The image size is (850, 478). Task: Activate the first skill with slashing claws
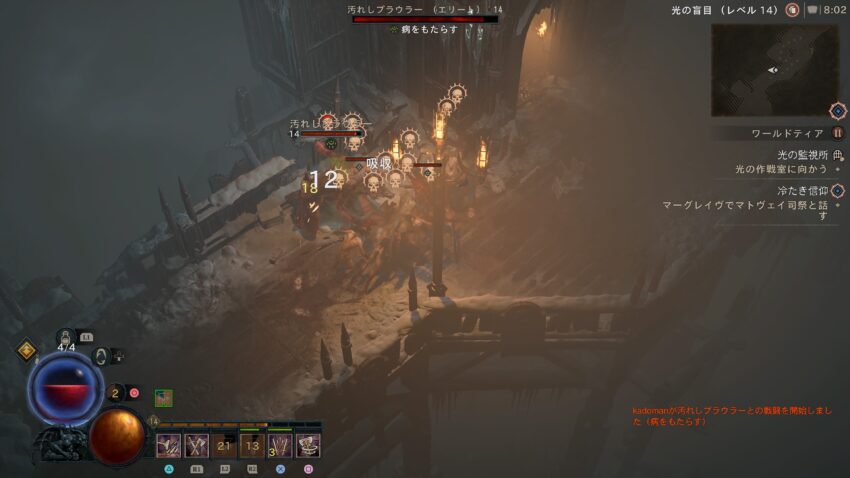(168, 445)
